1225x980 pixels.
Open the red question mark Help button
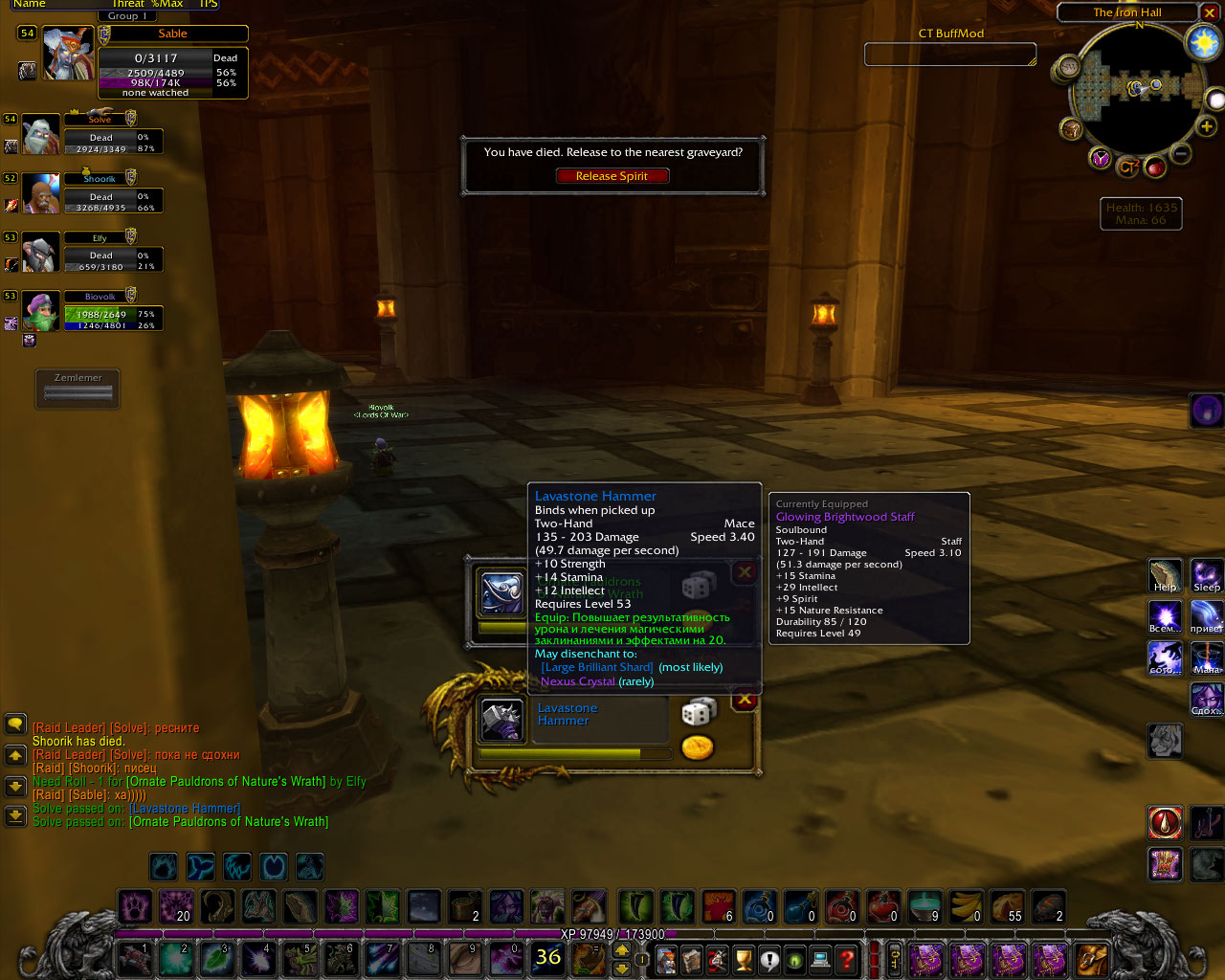[x=846, y=958]
